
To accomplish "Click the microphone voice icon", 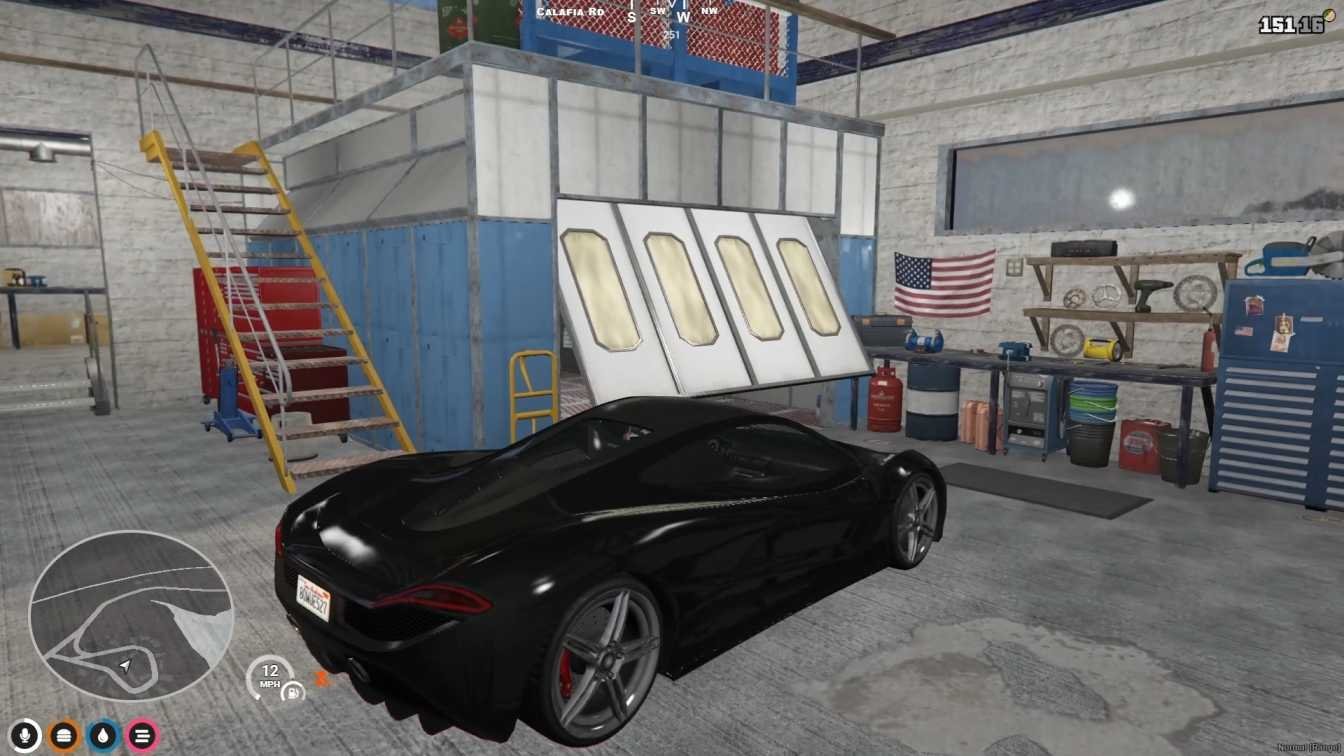I will click(25, 736).
